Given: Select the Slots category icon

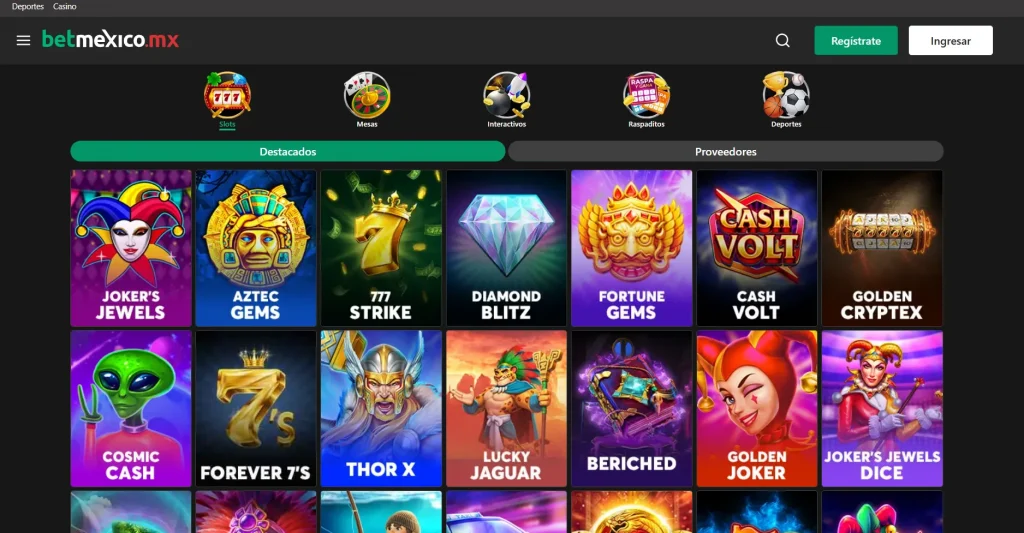Looking at the screenshot, I should (227, 97).
